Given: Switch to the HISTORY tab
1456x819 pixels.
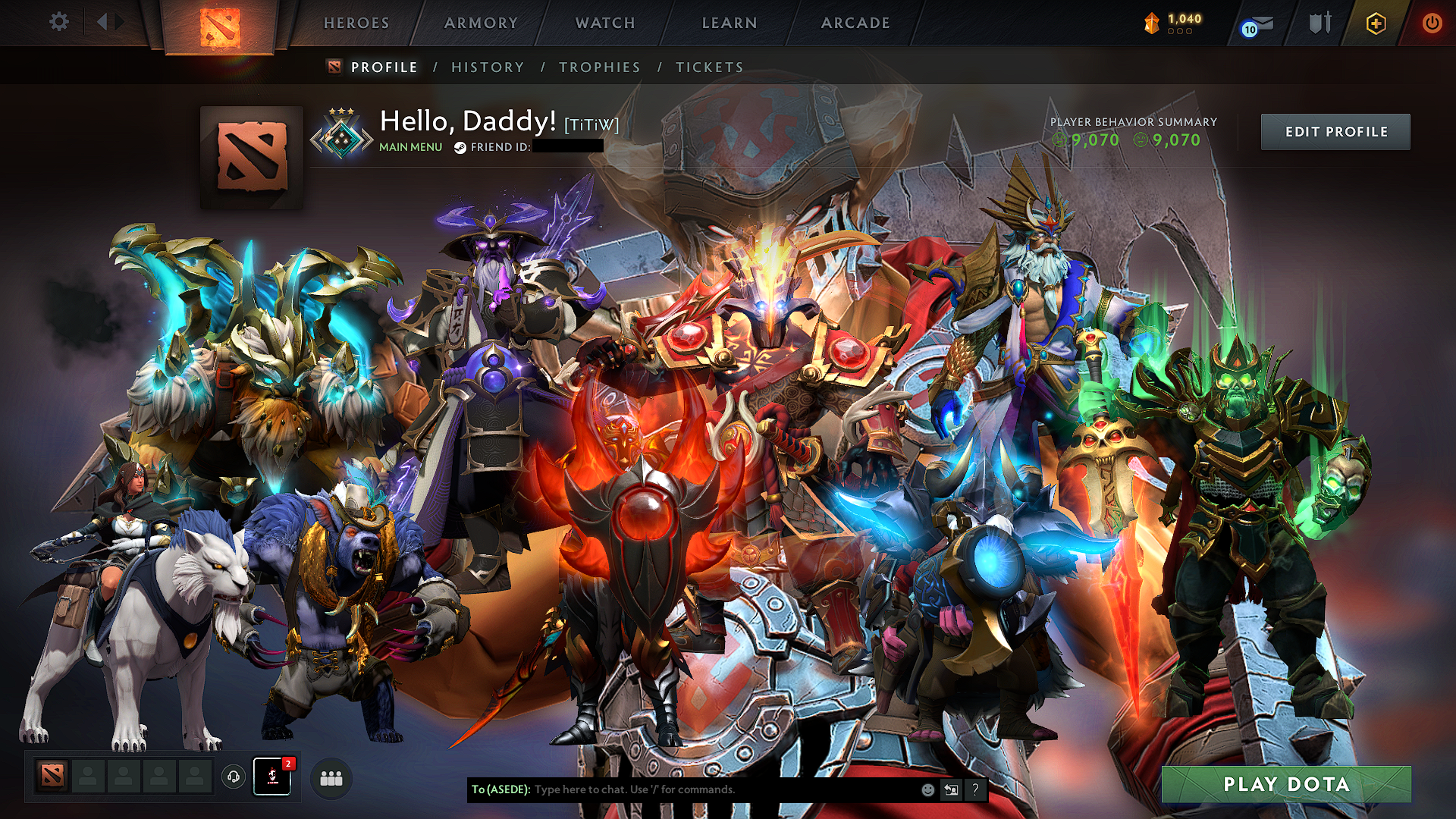Looking at the screenshot, I should [x=486, y=67].
